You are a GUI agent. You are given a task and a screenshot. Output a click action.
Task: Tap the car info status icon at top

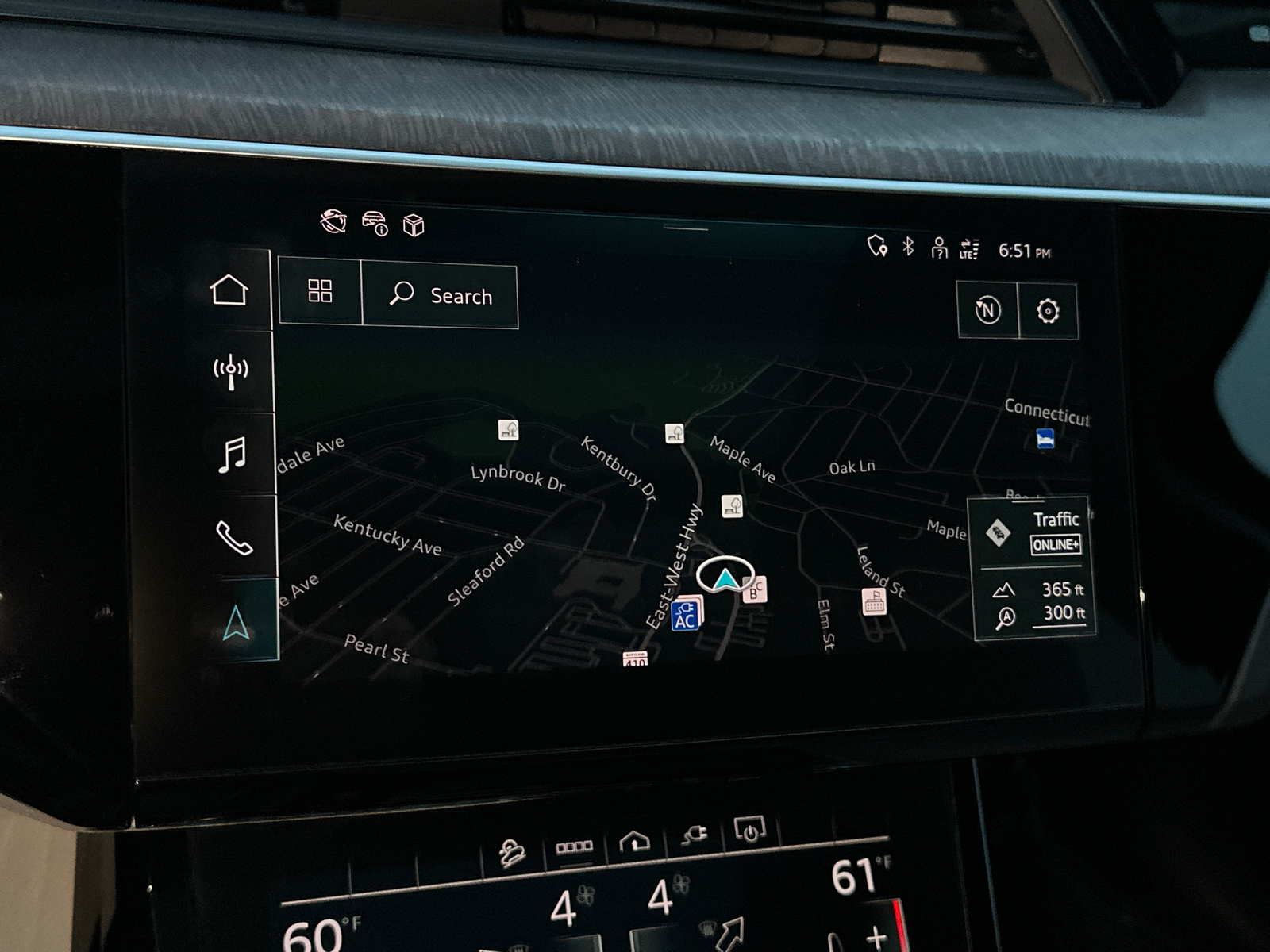(x=374, y=223)
